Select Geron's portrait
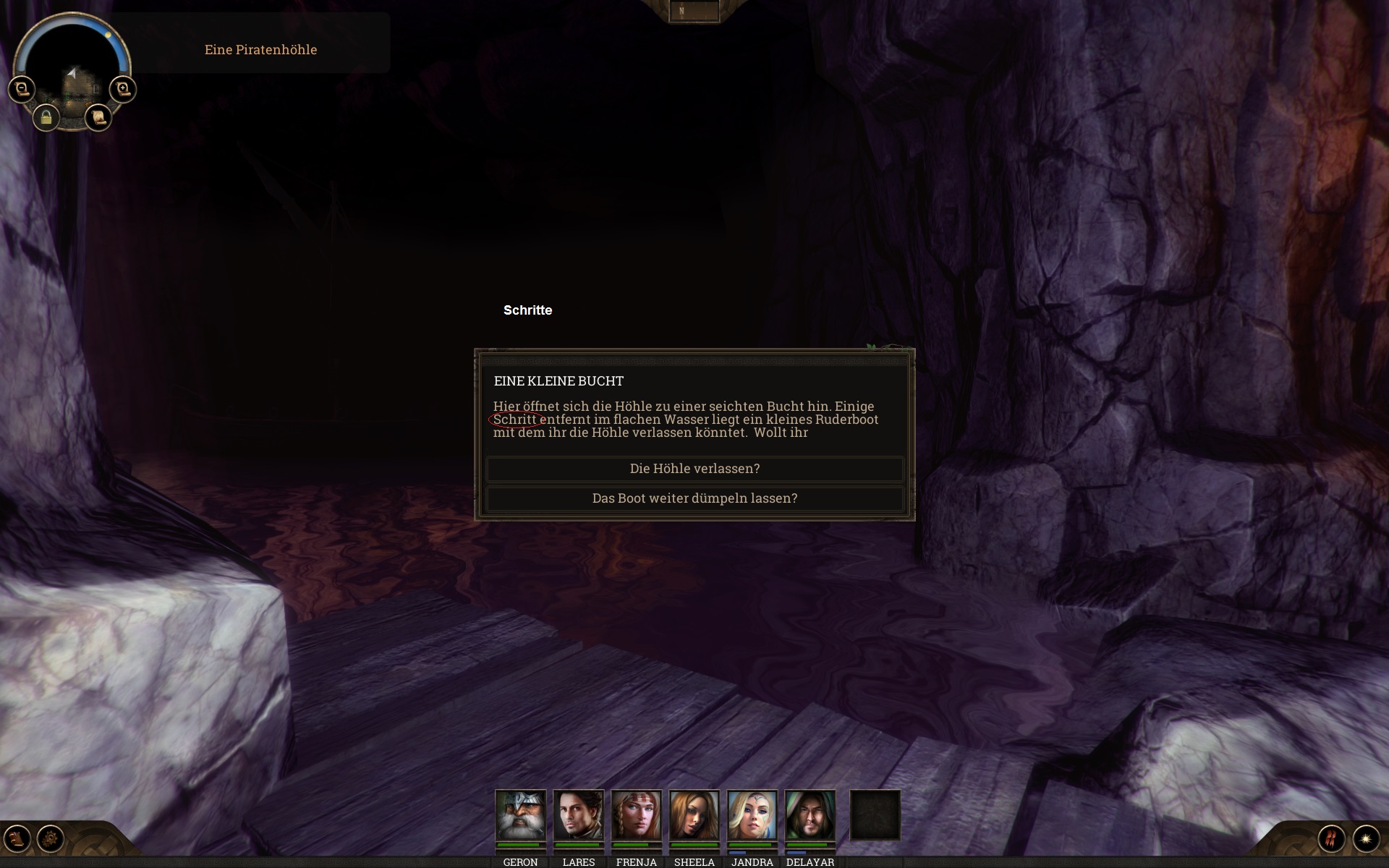The width and height of the screenshot is (1389, 868). click(520, 814)
